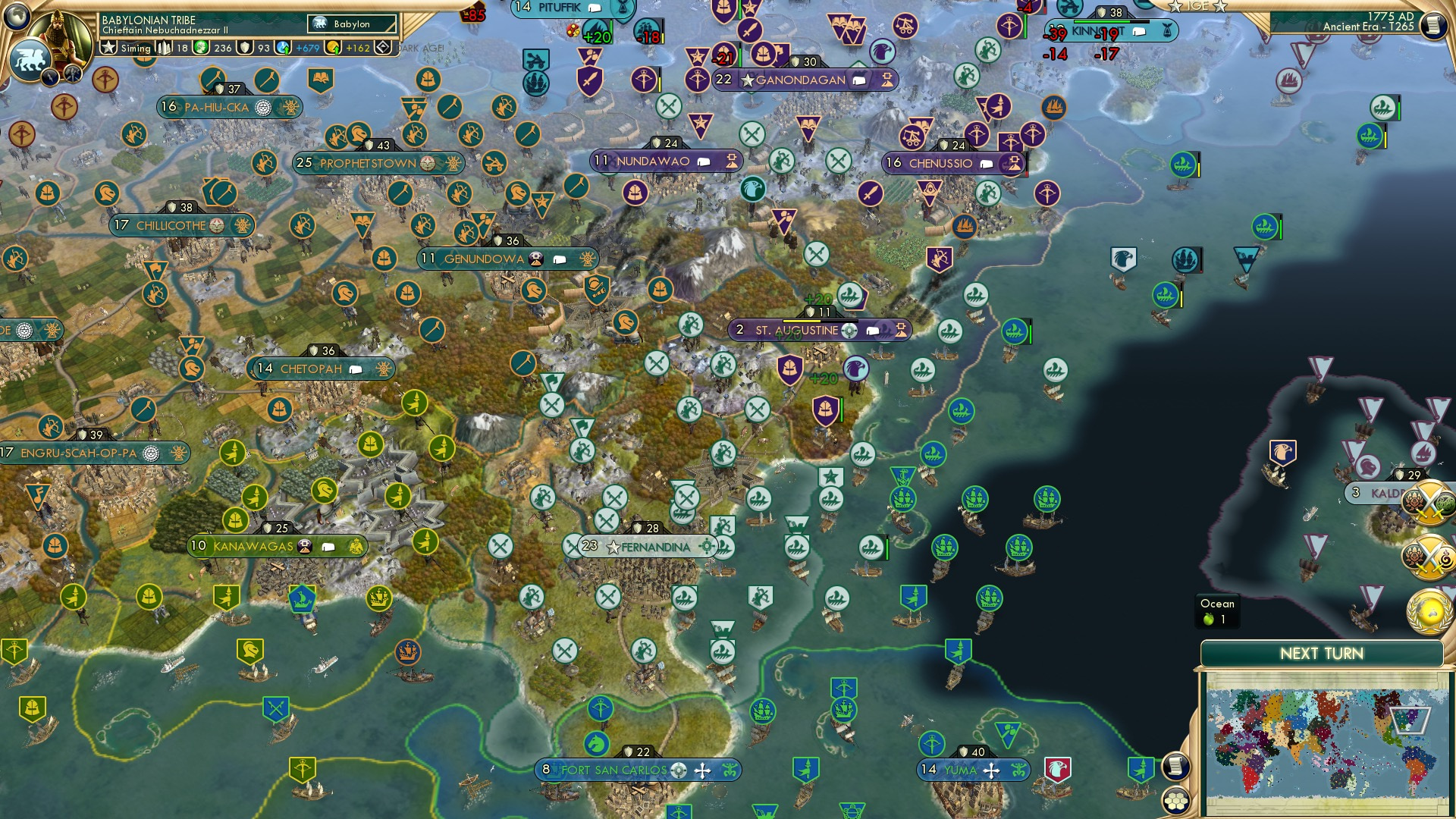Open Fernandina's city screen via its banner
Screen dimensions: 1456x819
tap(643, 544)
